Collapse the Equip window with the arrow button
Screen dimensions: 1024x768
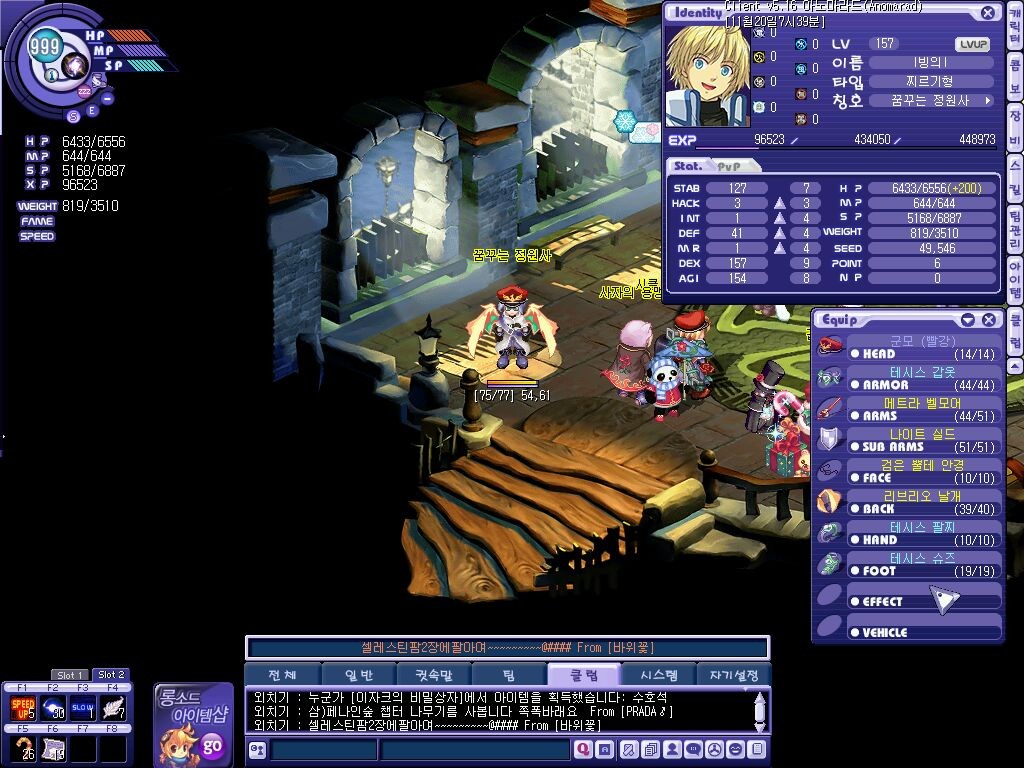click(x=967, y=319)
